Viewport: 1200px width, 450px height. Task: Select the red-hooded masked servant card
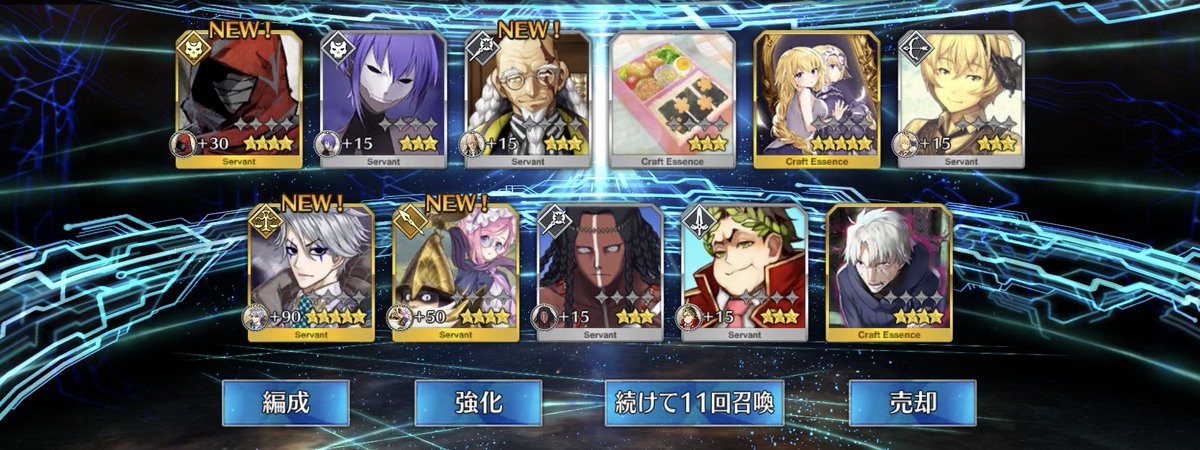pos(239,99)
